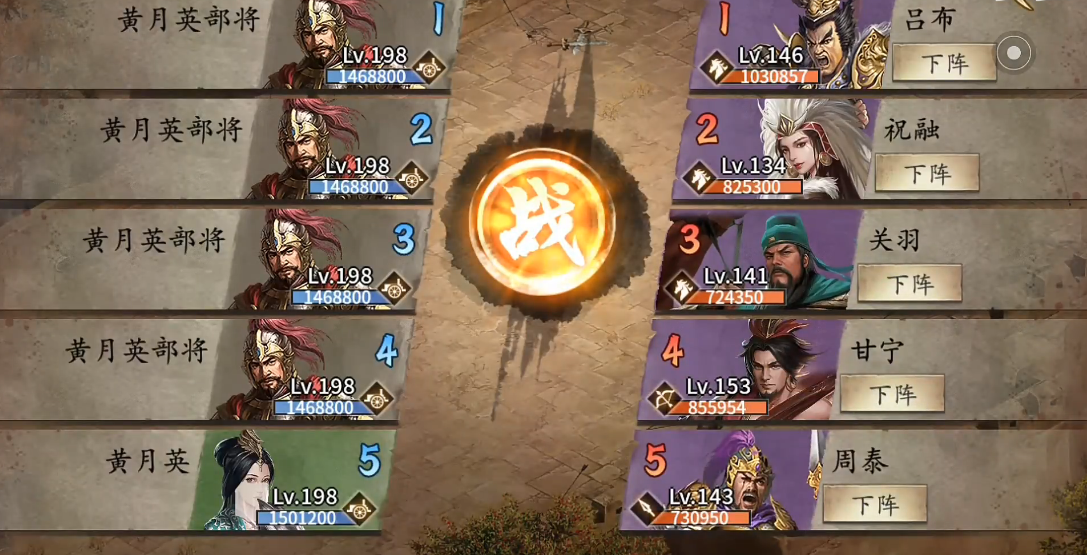Tap the circular screen record overlay button
This screenshot has width=1087, height=555.
pyautogui.click(x=1014, y=52)
